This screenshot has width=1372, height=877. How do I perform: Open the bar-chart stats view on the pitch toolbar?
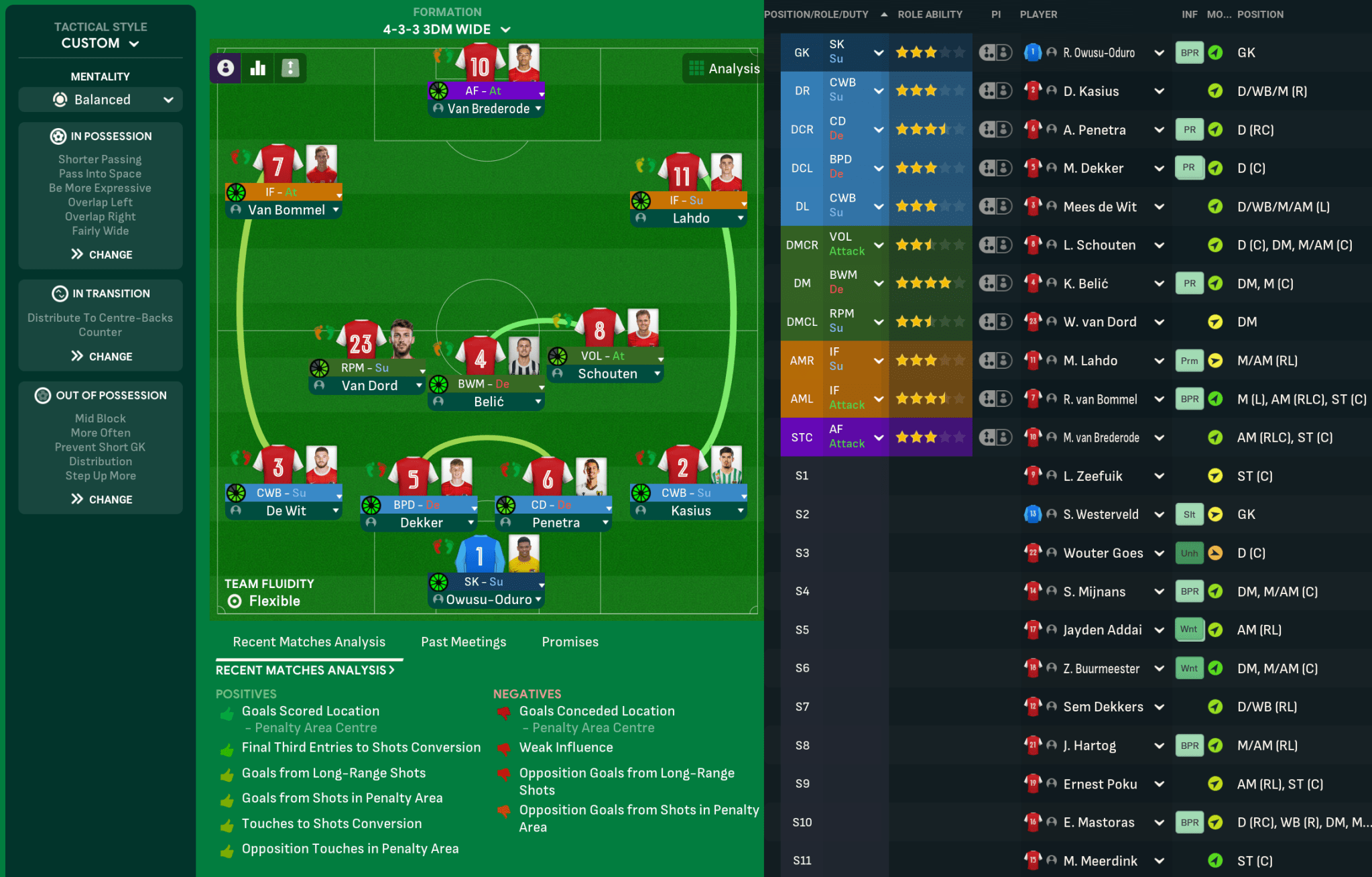click(x=259, y=68)
